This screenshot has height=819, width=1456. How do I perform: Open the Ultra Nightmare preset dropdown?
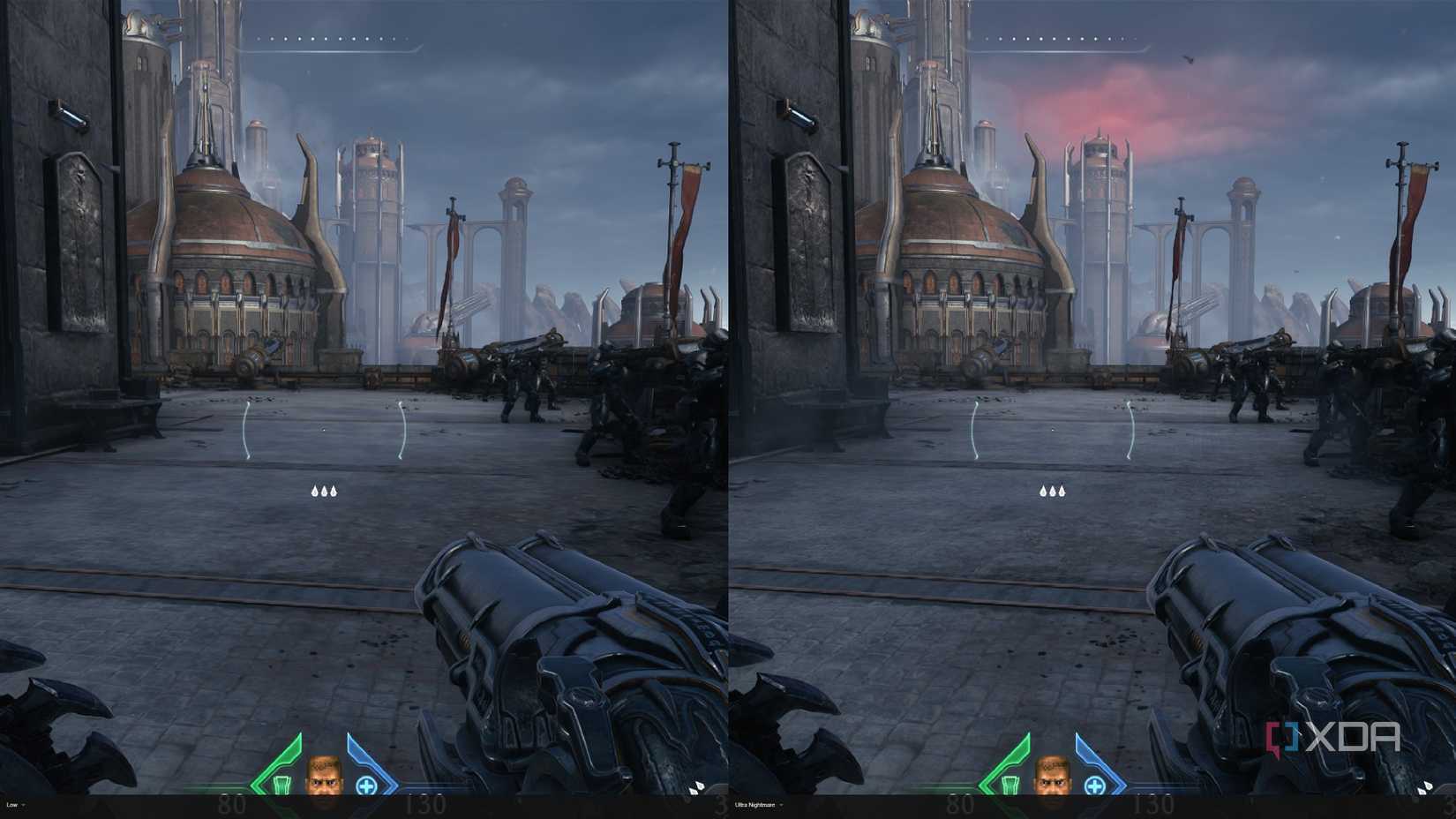754,805
